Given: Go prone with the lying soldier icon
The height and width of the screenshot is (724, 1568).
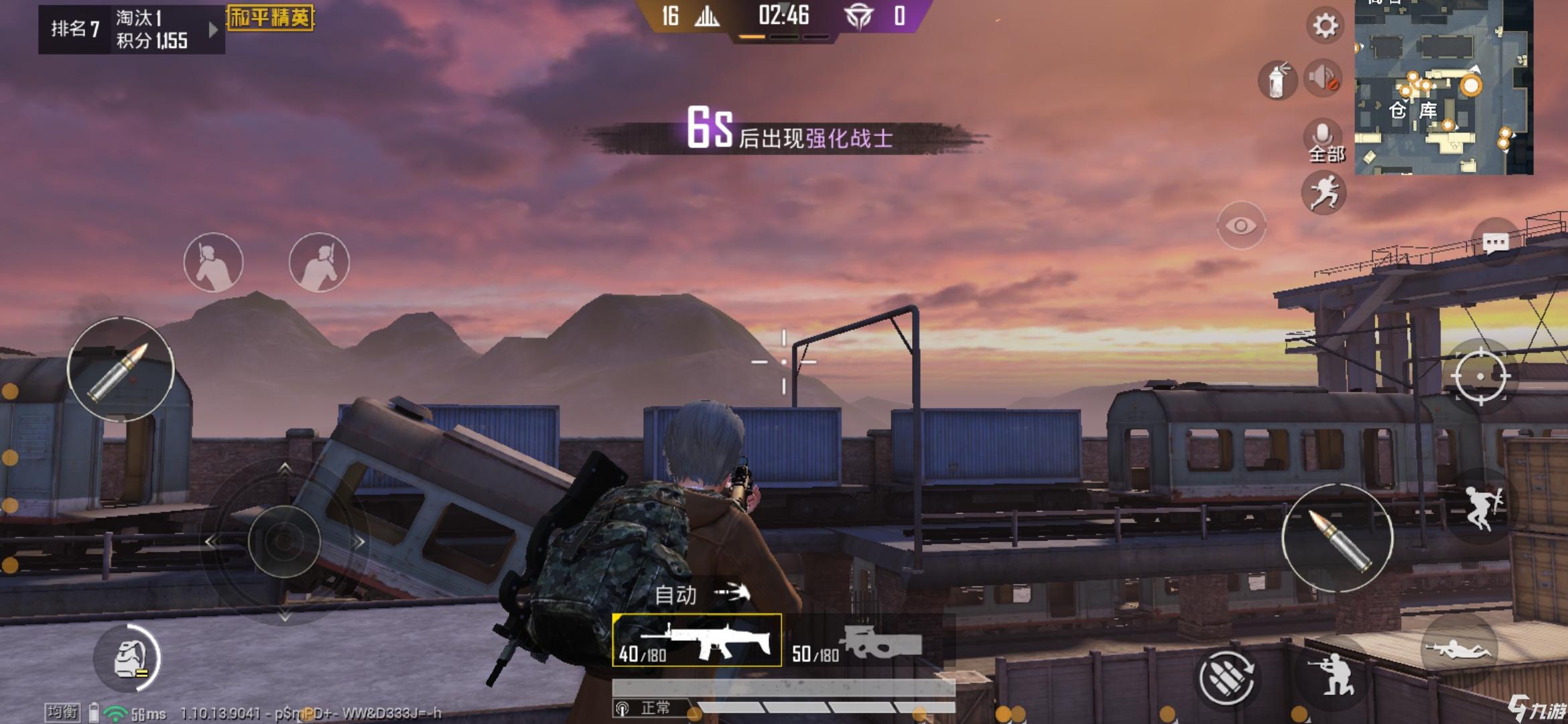Looking at the screenshot, I should [x=1458, y=650].
